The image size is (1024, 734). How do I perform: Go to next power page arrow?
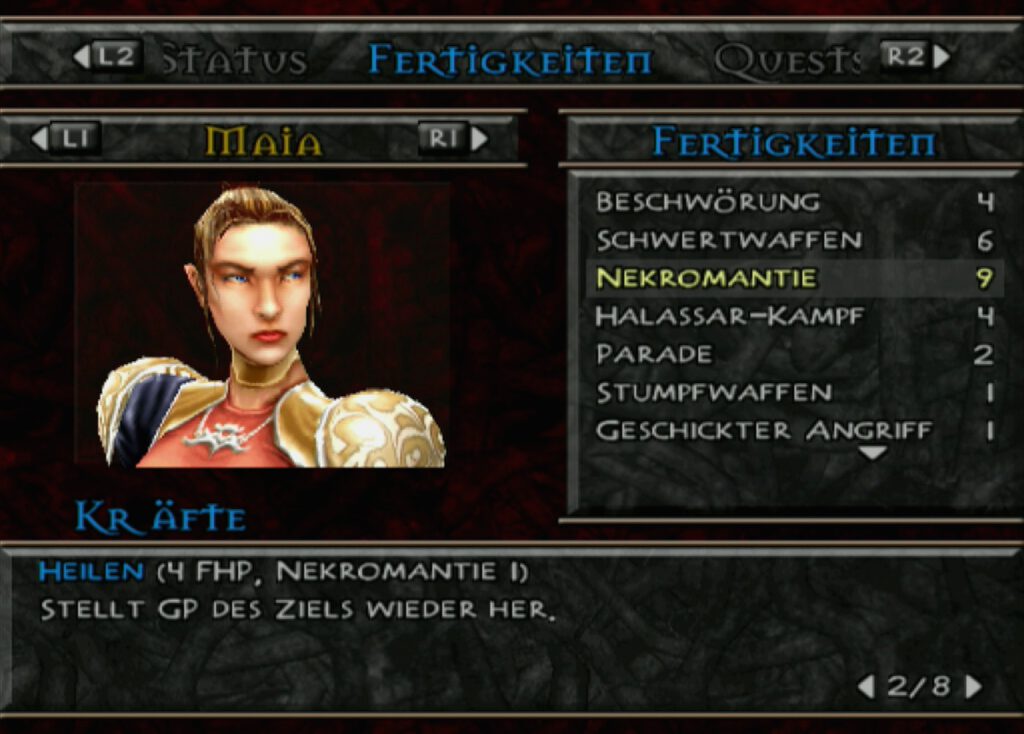(x=973, y=686)
